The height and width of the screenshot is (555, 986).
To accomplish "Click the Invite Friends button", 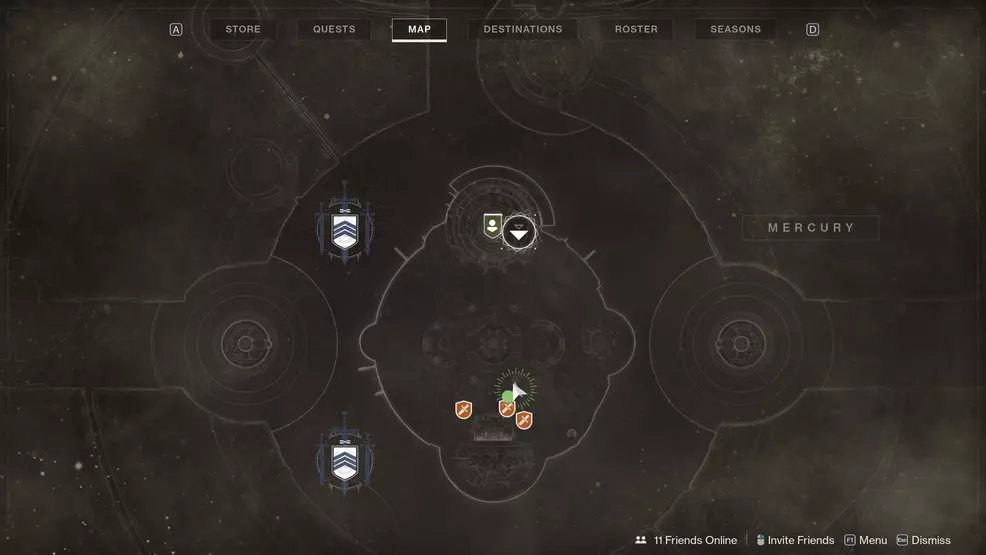I will [795, 540].
